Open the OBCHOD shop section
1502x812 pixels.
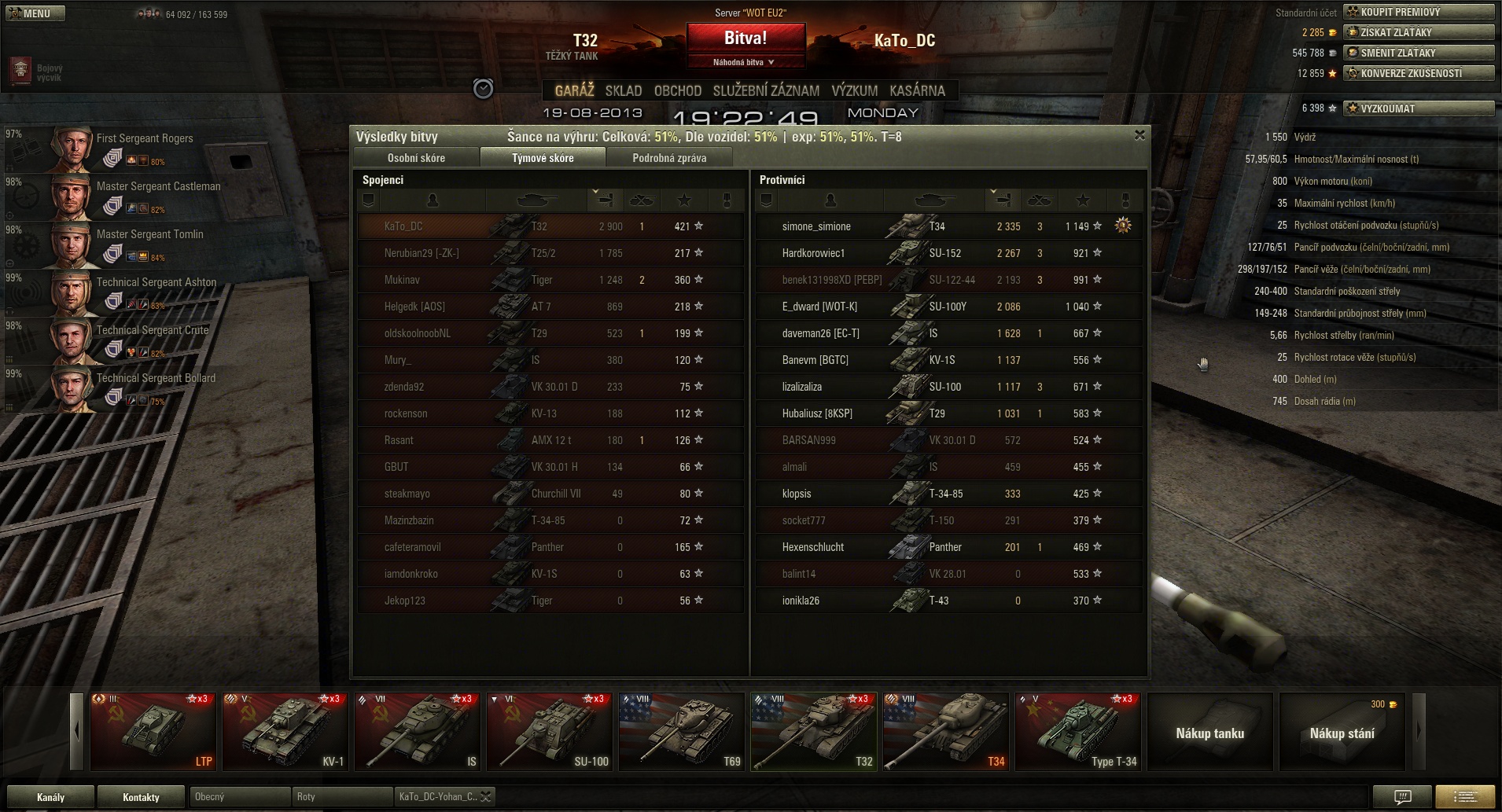tap(678, 90)
